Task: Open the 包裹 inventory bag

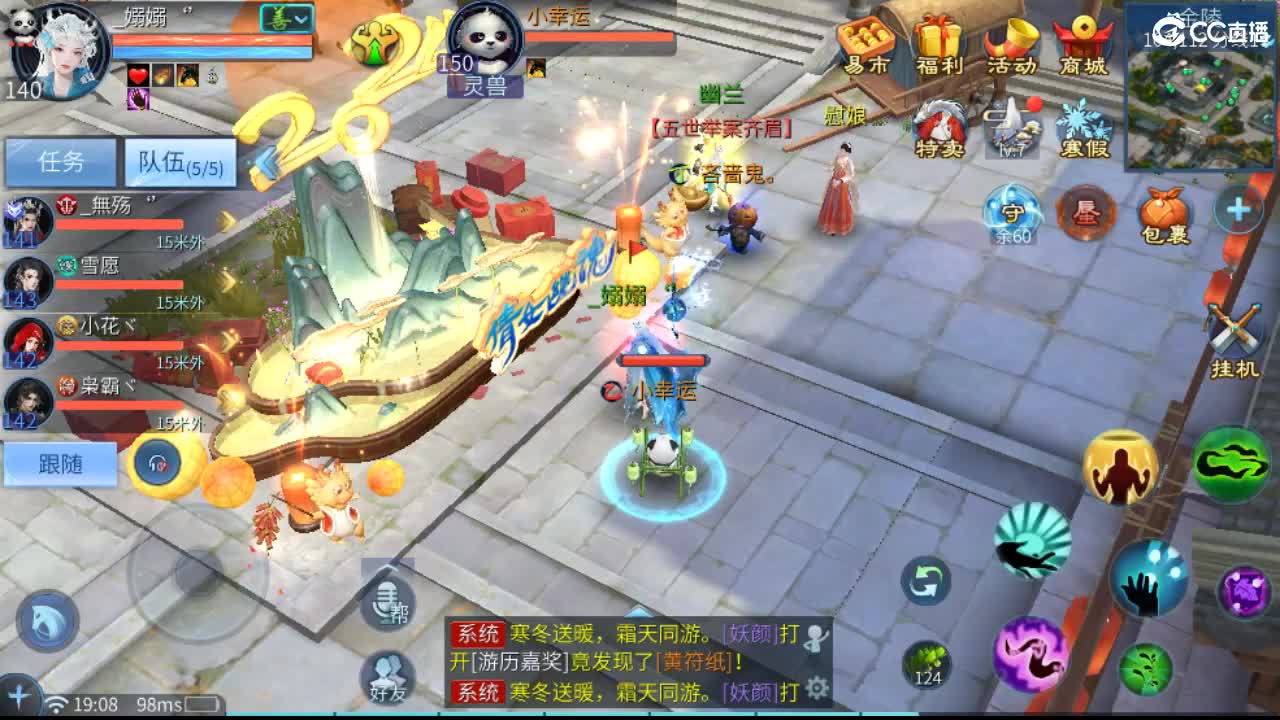Action: point(1163,213)
